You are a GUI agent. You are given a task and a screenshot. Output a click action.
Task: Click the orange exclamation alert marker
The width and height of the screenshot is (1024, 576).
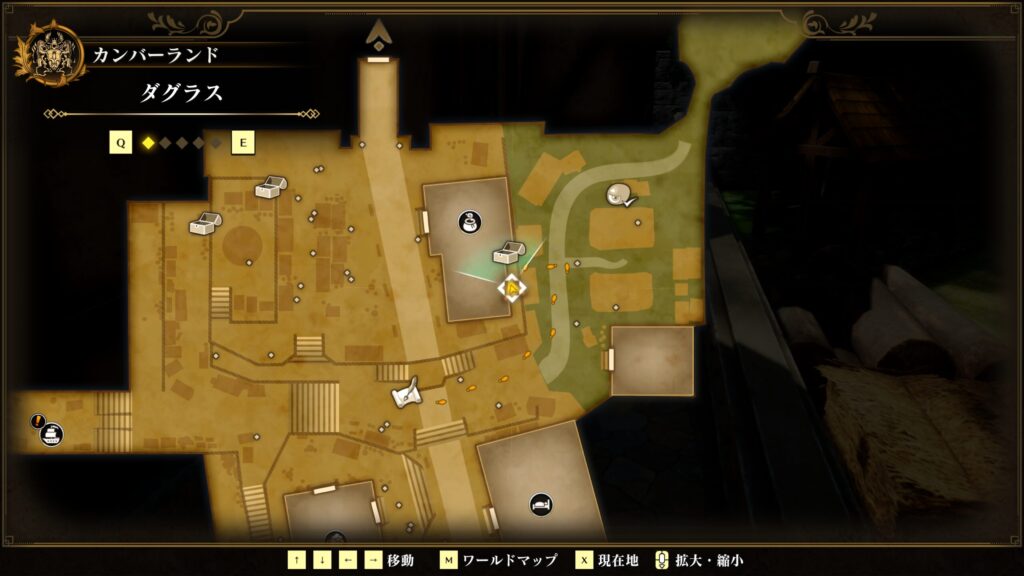click(37, 421)
